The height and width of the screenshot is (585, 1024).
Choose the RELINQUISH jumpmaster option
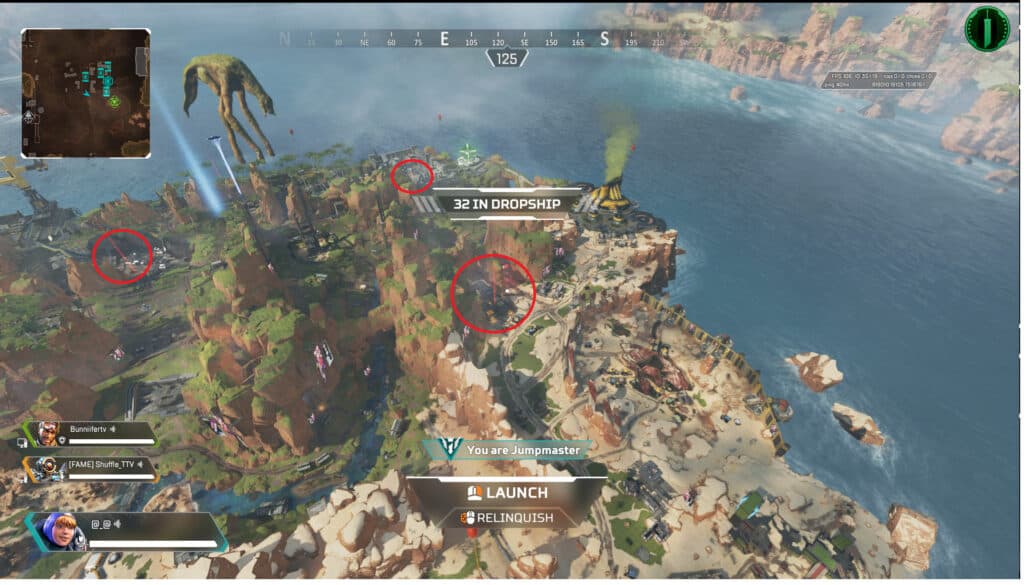507,518
